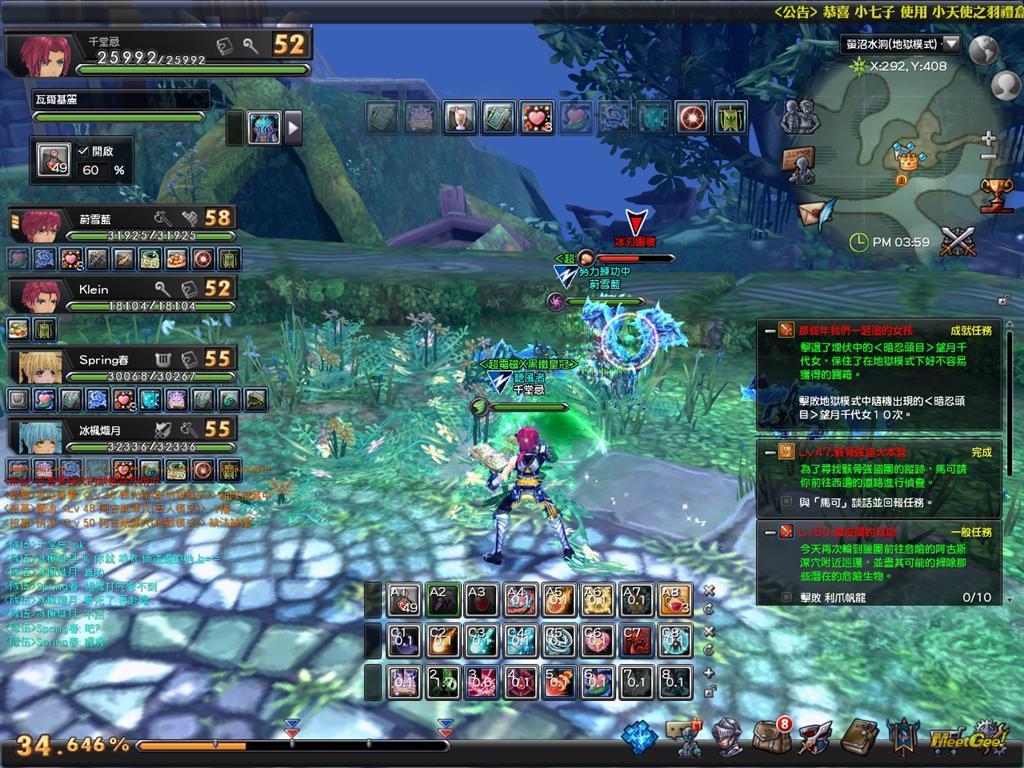Open the MeetGee shop cart

tap(960, 738)
